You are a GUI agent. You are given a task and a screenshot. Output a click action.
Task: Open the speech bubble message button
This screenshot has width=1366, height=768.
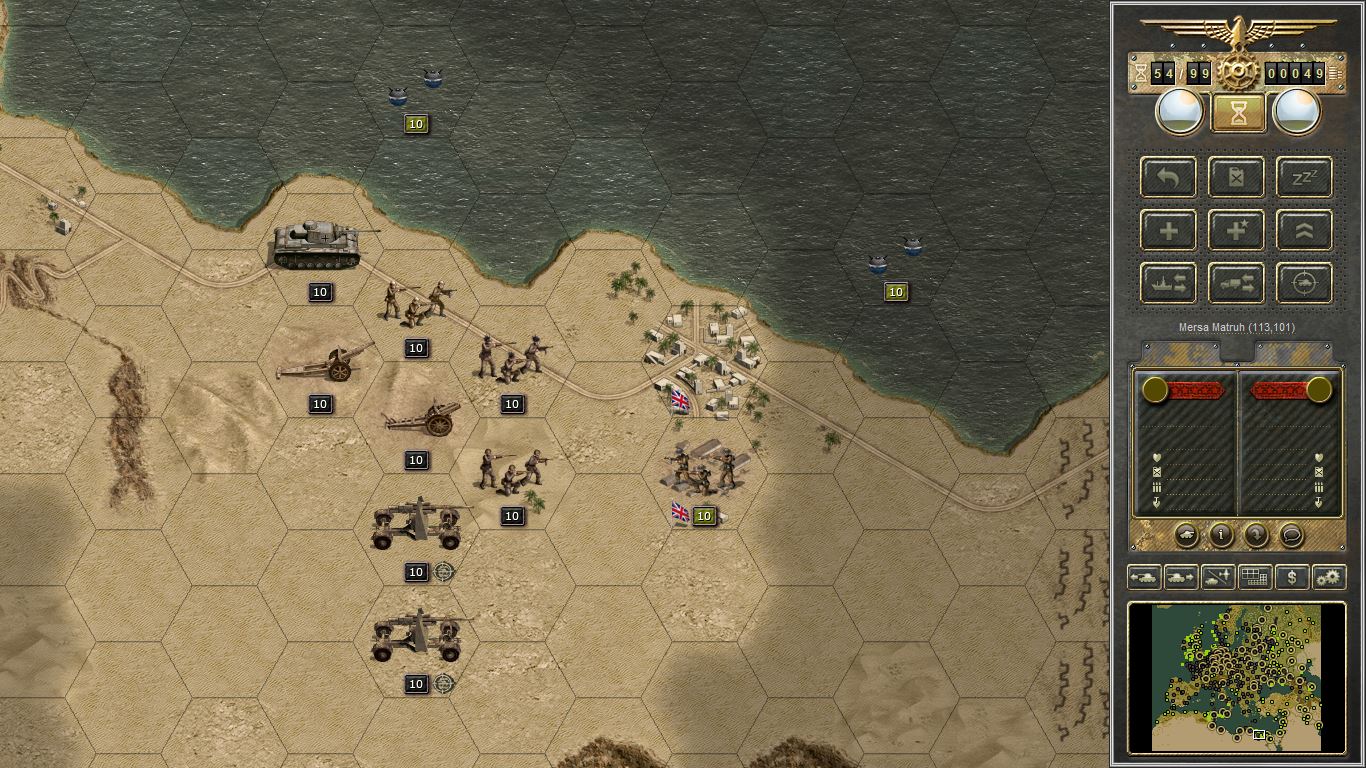pos(1291,535)
